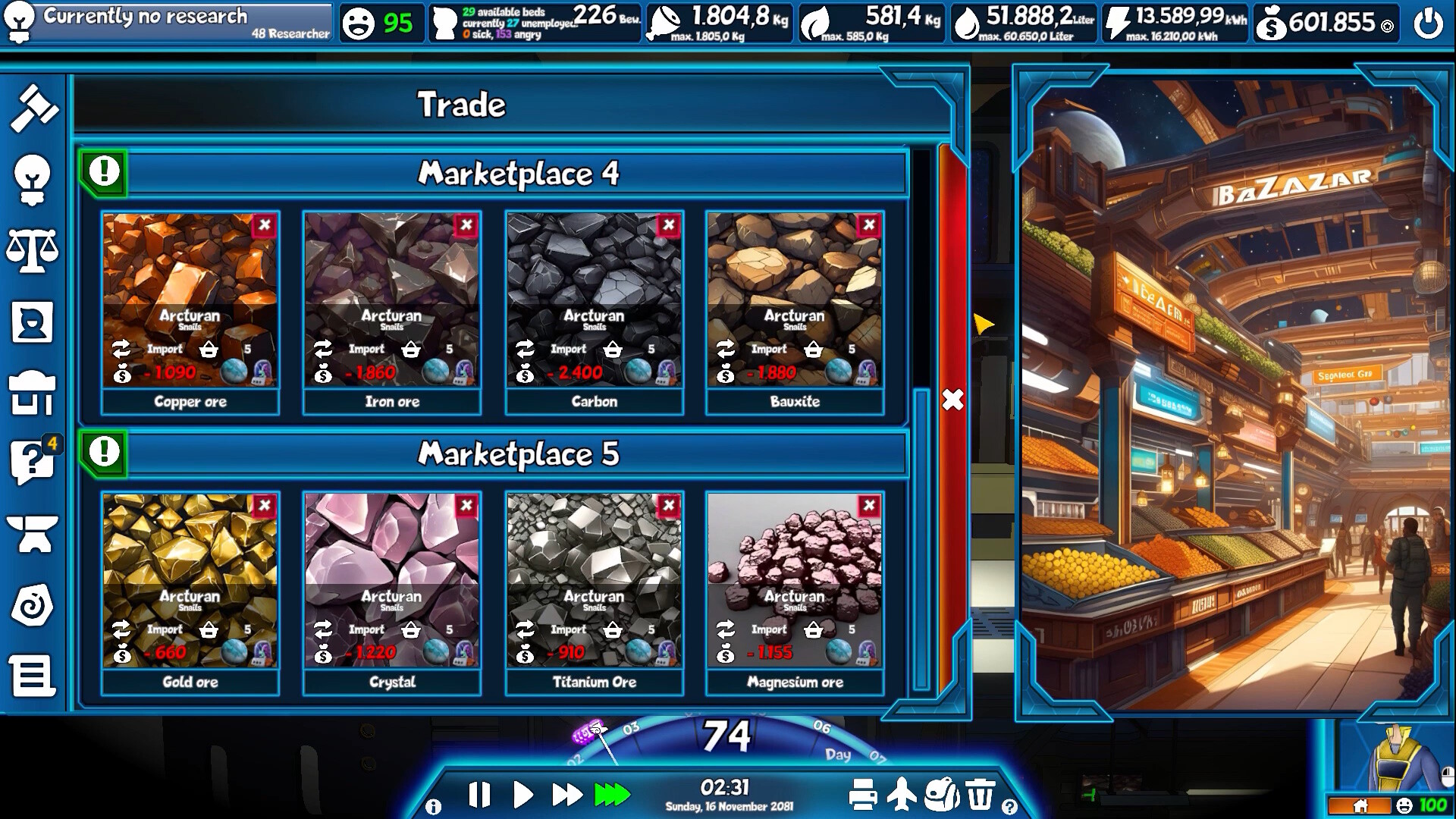The image size is (1456, 819).
Task: Toggle the import/export arrows on Copper ore
Action: pos(122,350)
